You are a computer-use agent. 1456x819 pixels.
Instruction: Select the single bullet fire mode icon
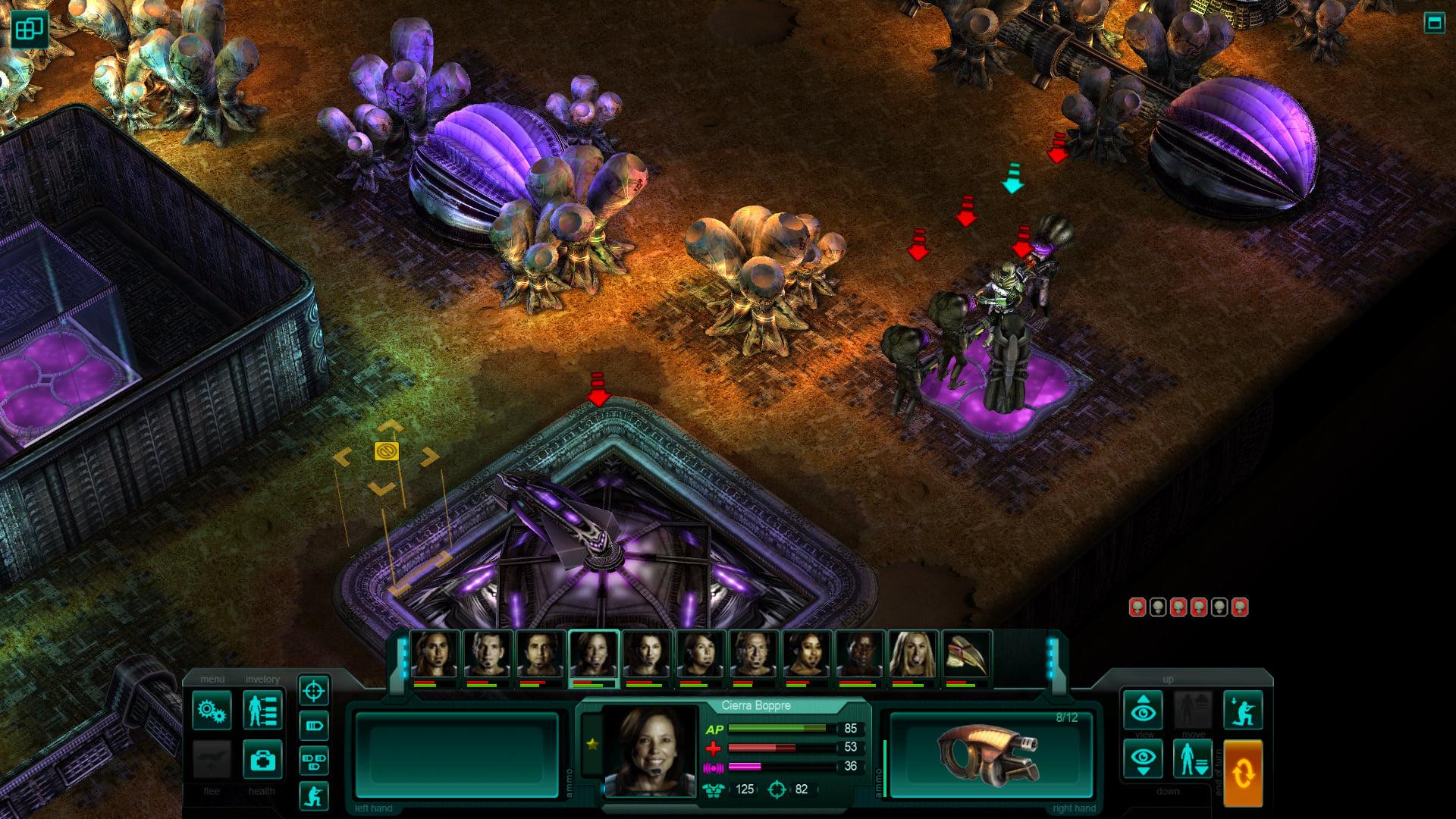[x=314, y=725]
